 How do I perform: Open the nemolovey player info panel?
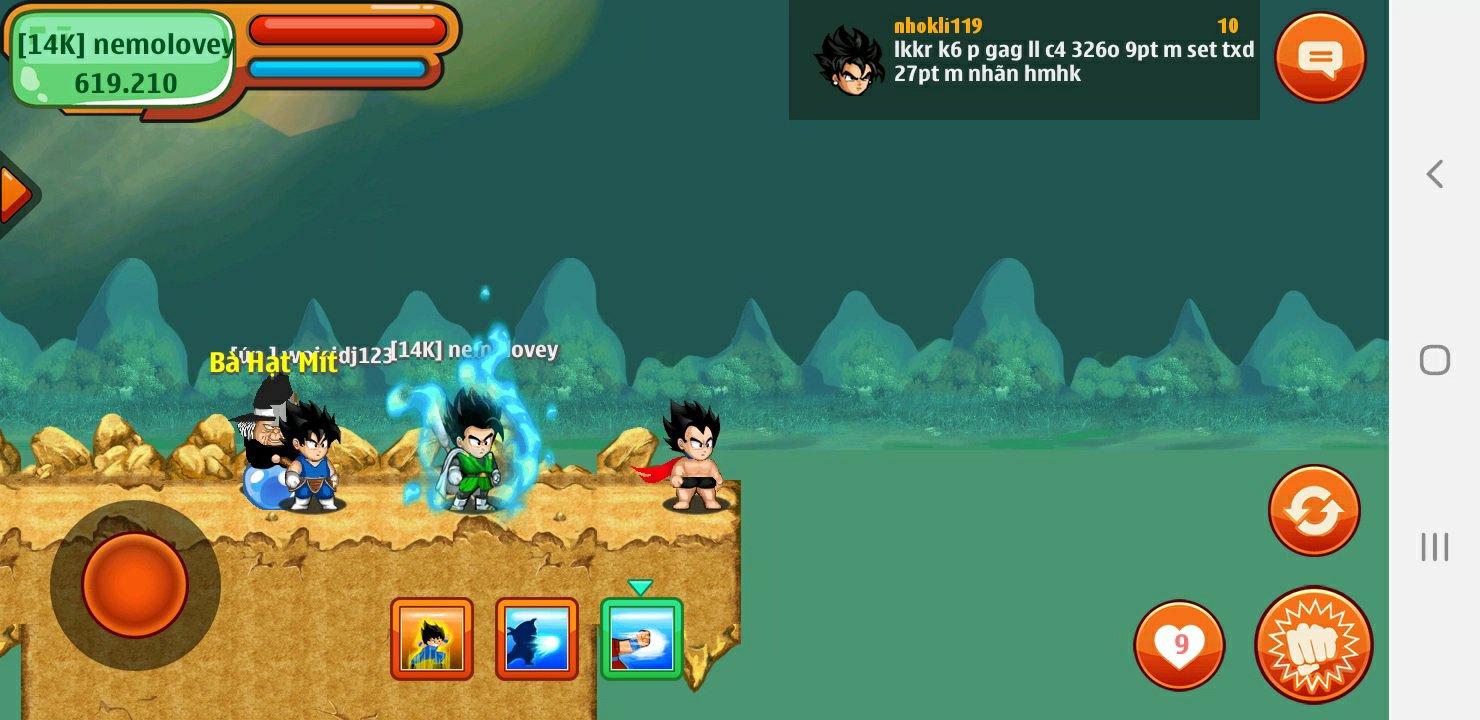click(x=125, y=62)
